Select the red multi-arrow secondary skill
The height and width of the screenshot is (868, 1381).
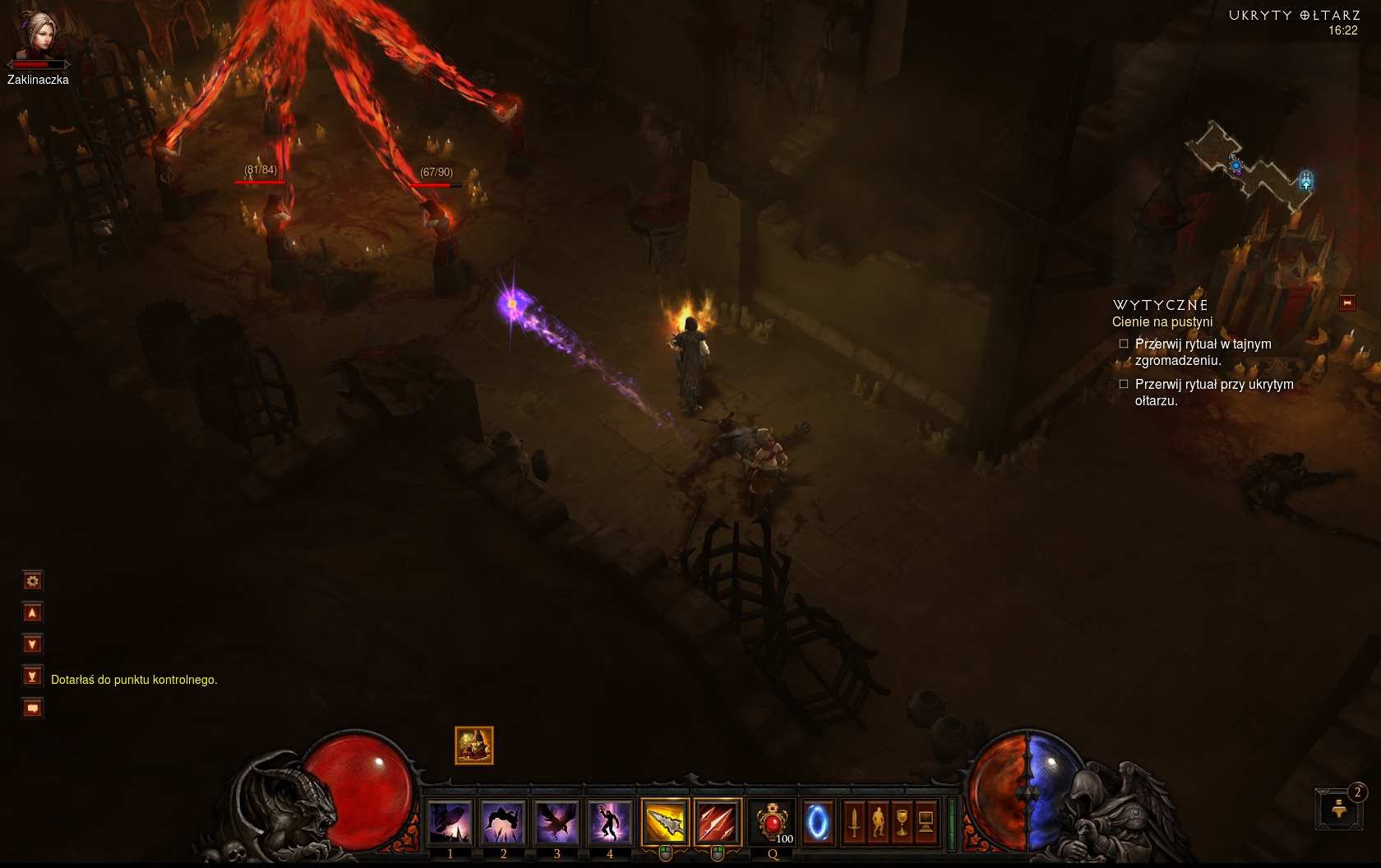point(717,822)
